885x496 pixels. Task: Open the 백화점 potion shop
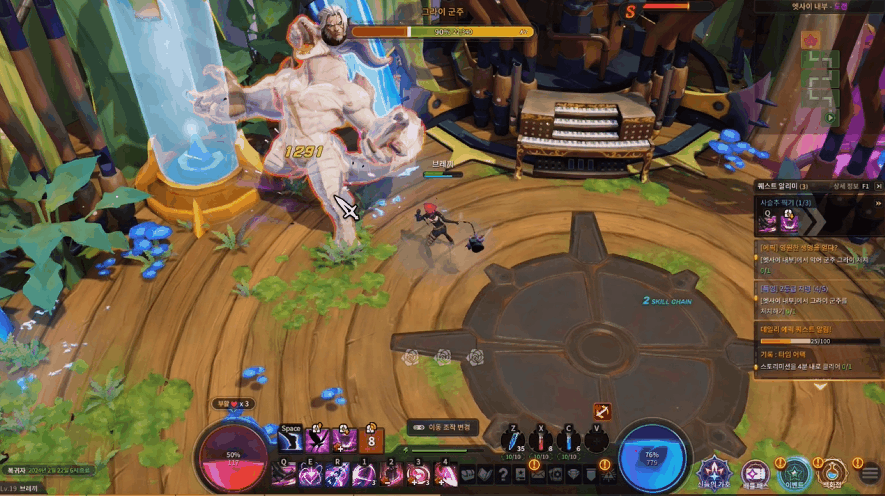click(832, 471)
